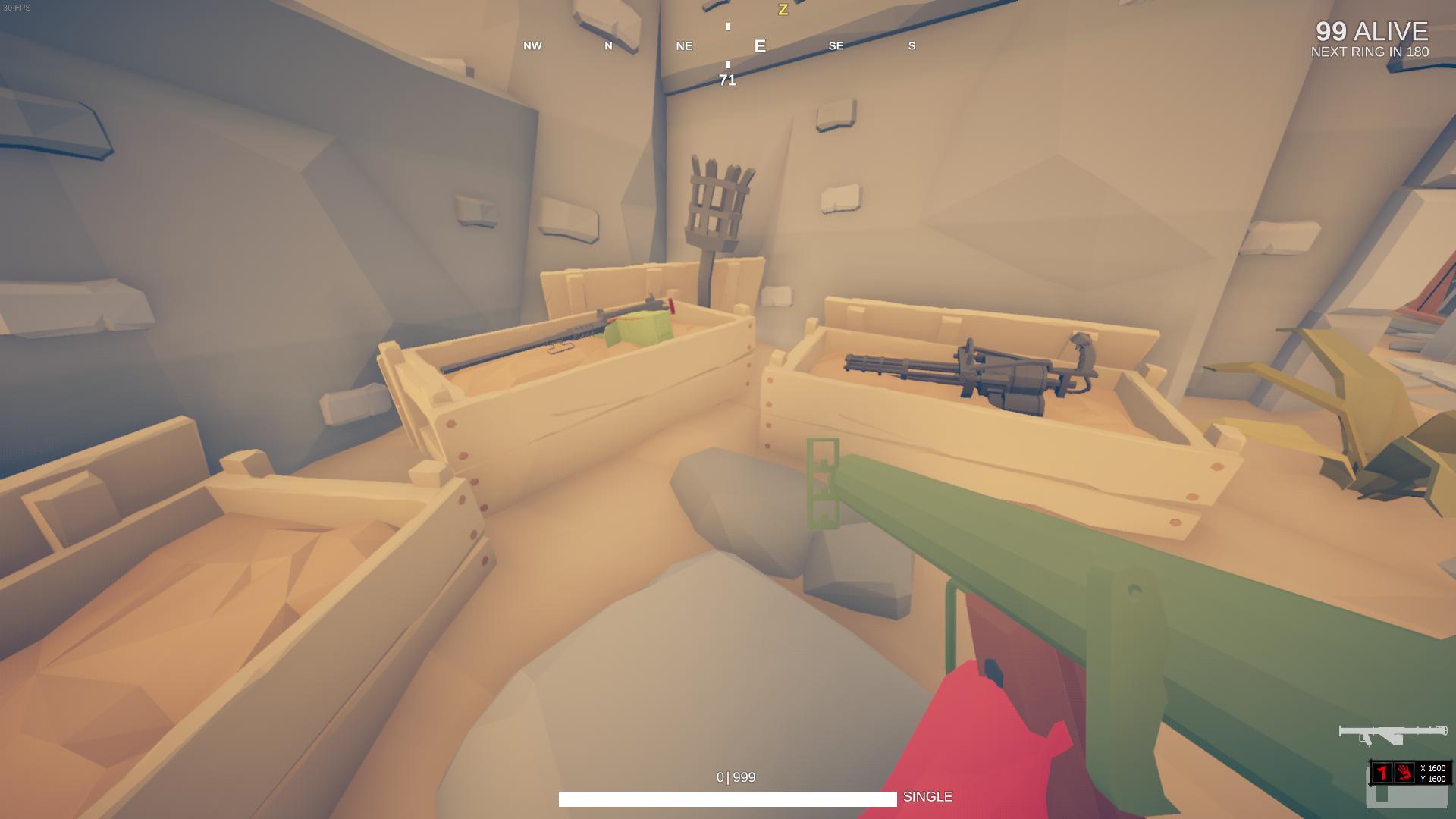Screen dimensions: 1456x819
Task: Toggle the SINGLE fire mode label
Action: tap(928, 798)
